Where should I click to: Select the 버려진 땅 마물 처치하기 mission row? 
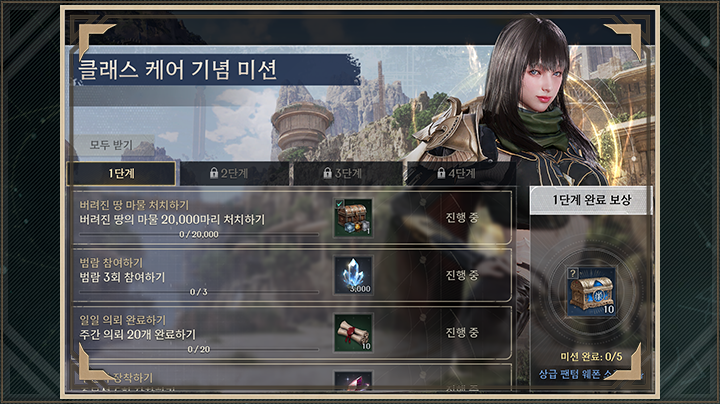[200, 217]
